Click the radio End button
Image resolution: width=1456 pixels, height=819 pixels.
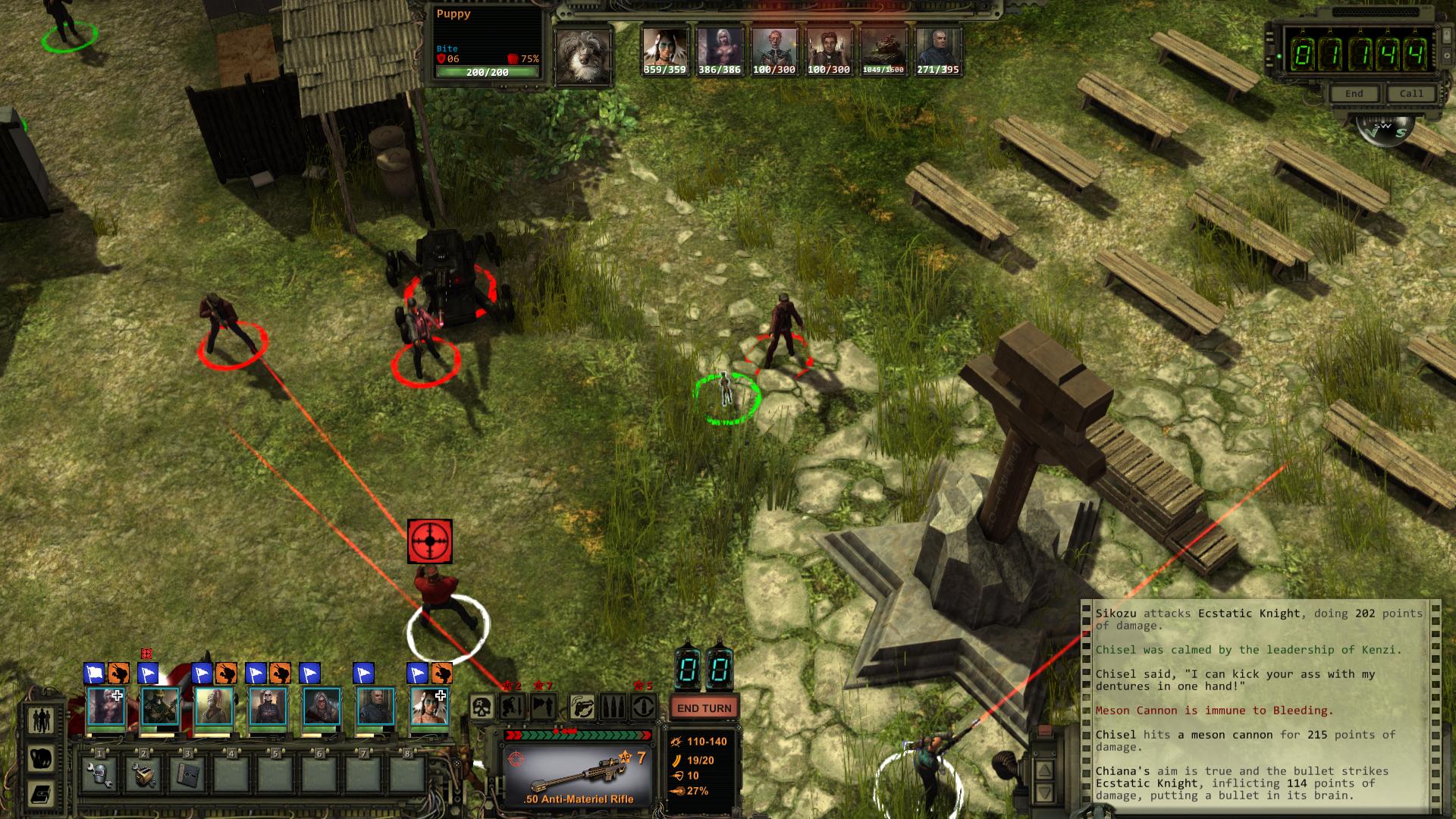point(1354,94)
